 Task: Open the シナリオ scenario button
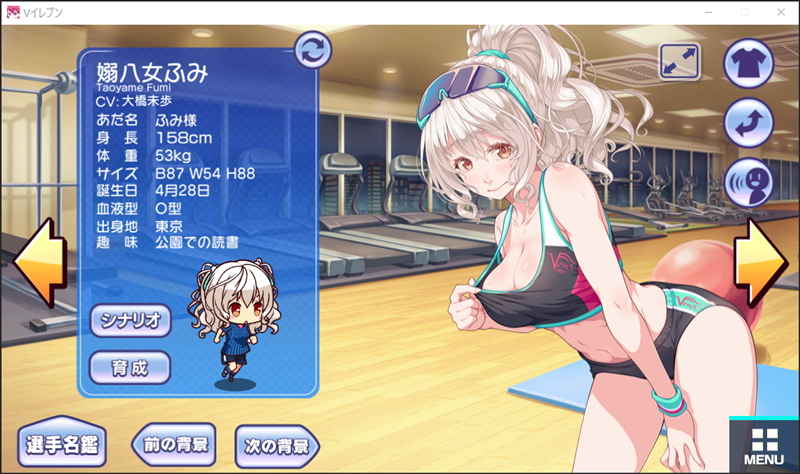tap(130, 320)
